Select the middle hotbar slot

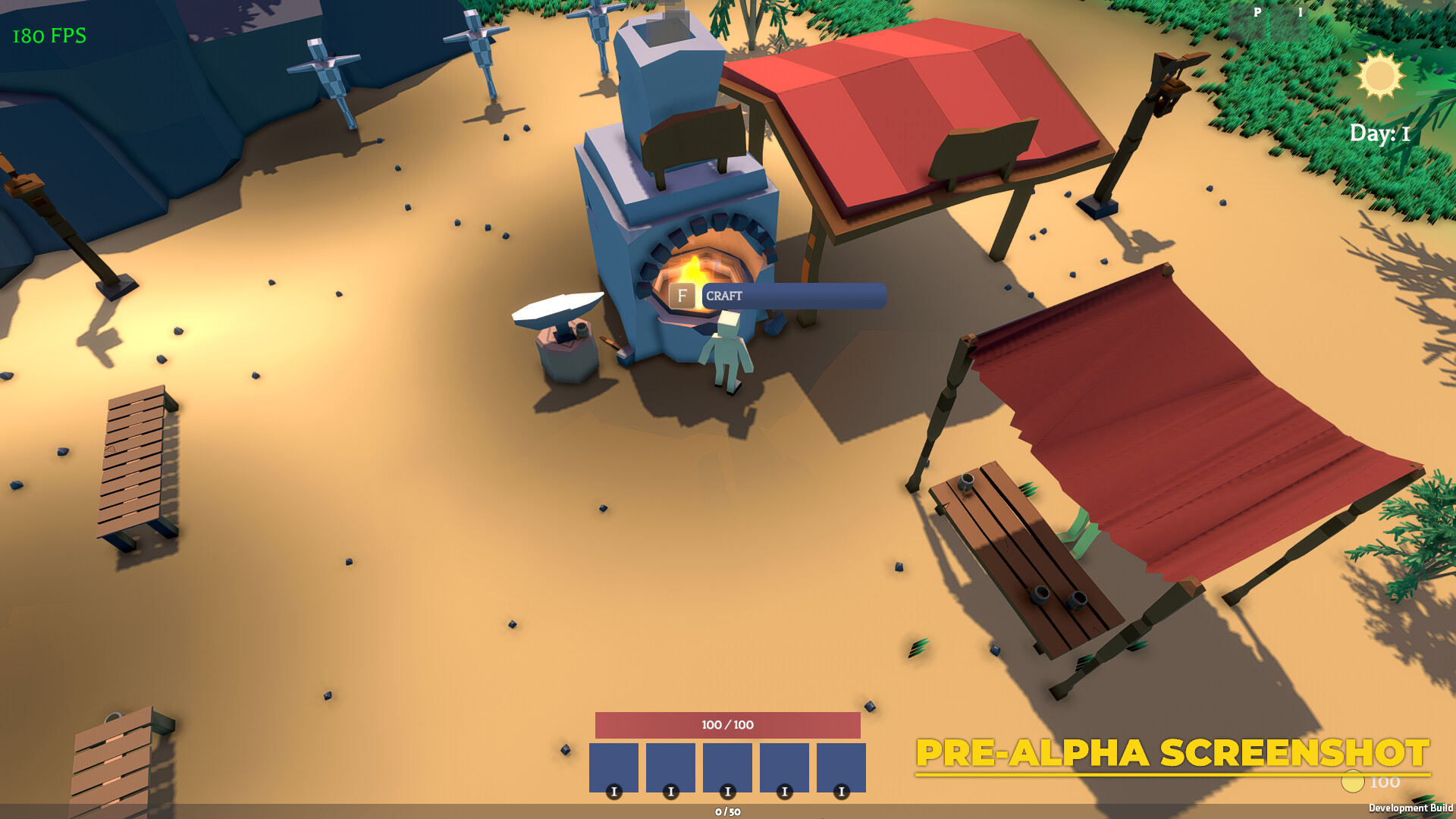tap(728, 767)
